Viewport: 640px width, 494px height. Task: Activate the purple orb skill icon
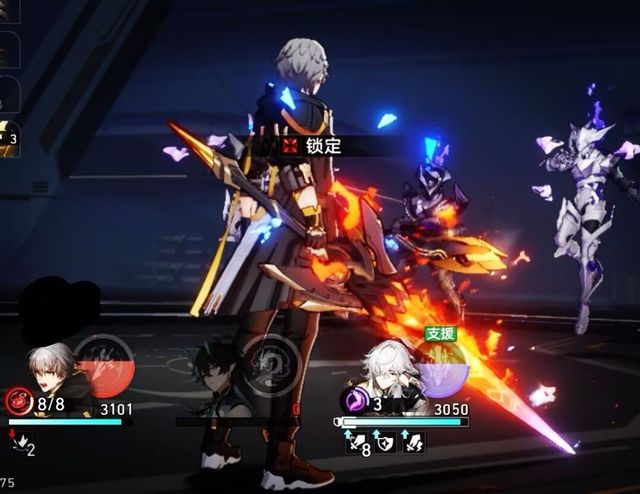click(x=441, y=367)
